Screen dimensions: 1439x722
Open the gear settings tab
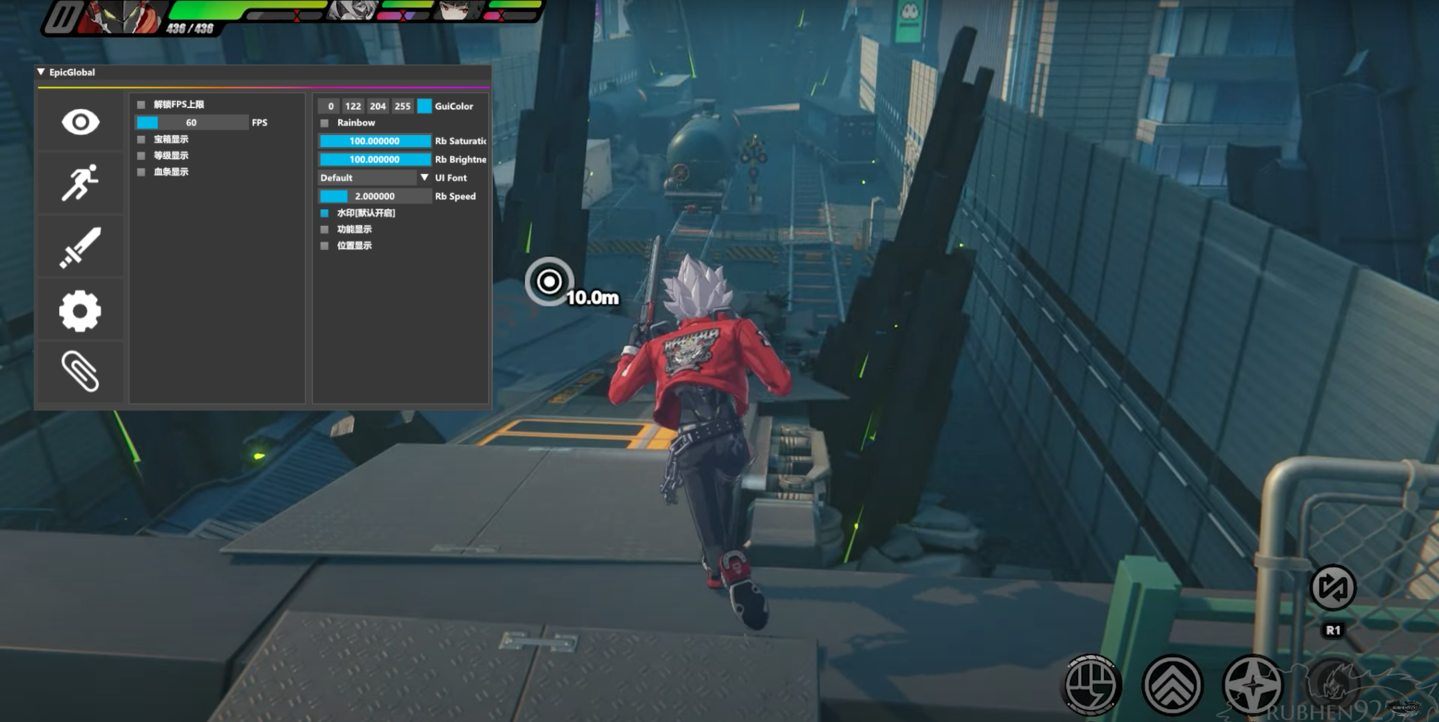point(80,311)
